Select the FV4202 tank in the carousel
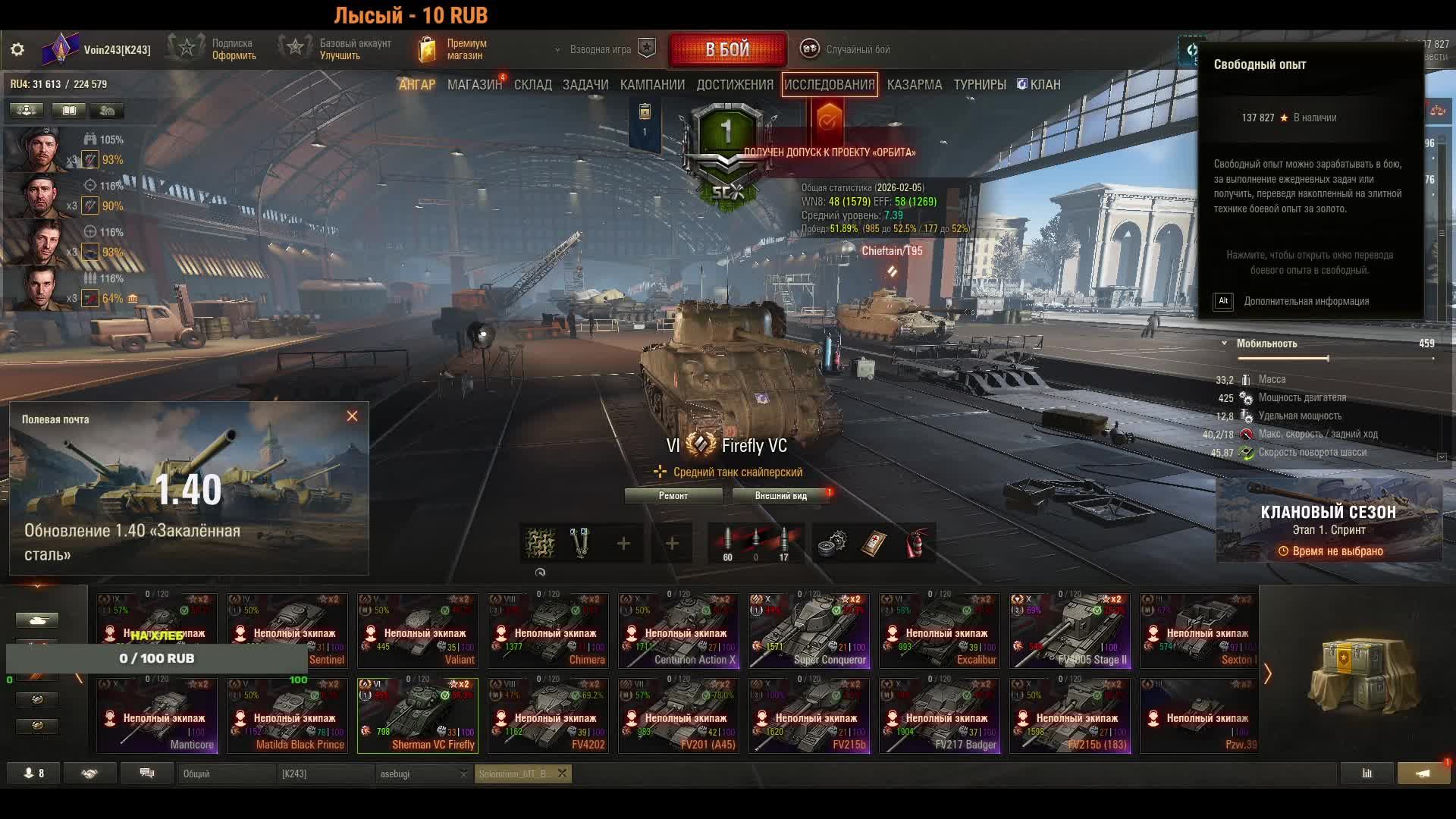This screenshot has width=1456, height=819. [x=548, y=715]
